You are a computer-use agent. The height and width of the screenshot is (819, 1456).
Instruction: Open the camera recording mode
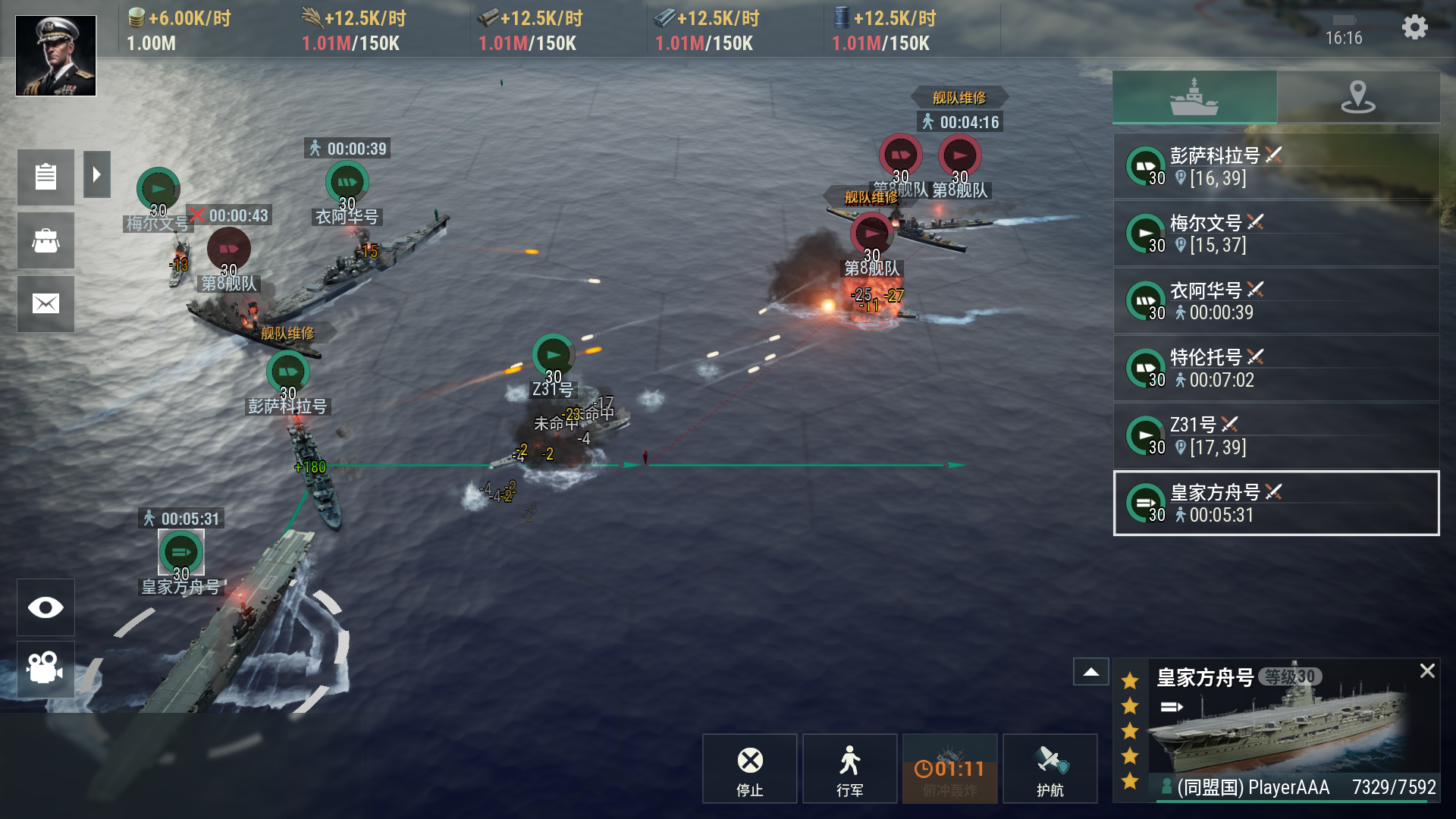pos(45,668)
